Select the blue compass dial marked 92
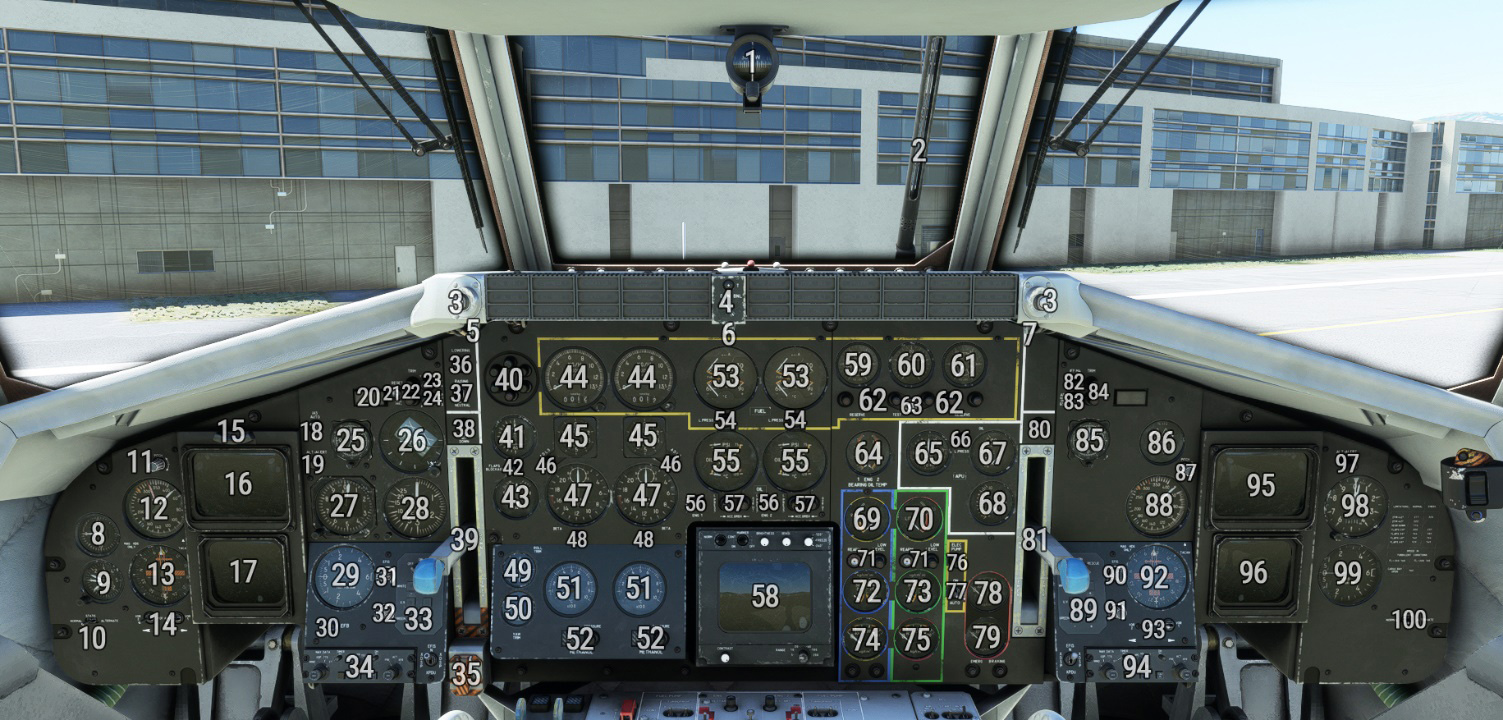The height and width of the screenshot is (720, 1503). click(1153, 577)
